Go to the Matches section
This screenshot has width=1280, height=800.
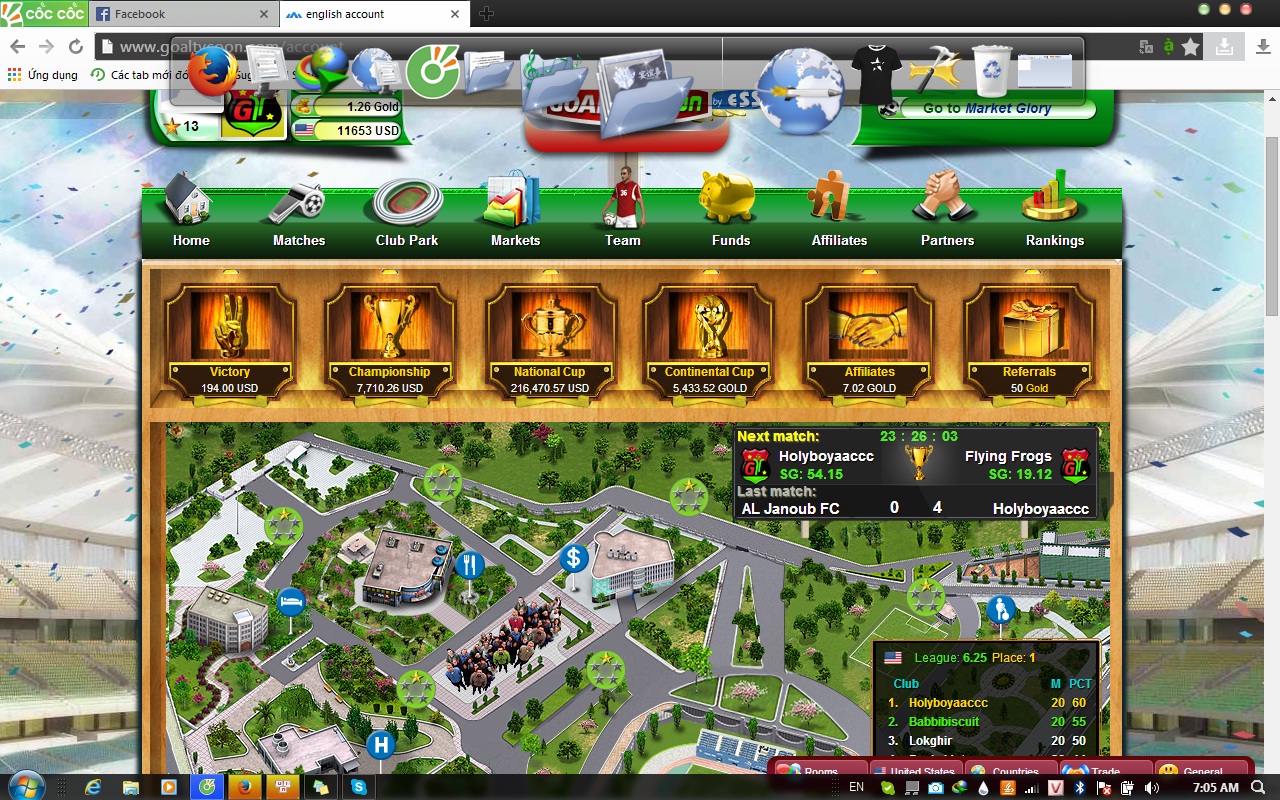tap(299, 215)
